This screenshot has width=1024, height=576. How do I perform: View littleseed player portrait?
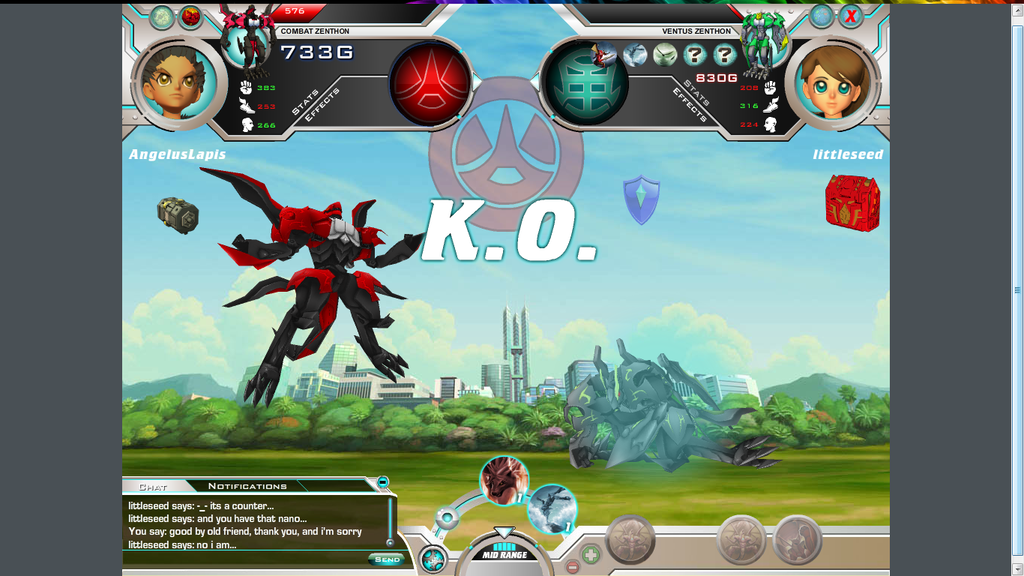833,83
